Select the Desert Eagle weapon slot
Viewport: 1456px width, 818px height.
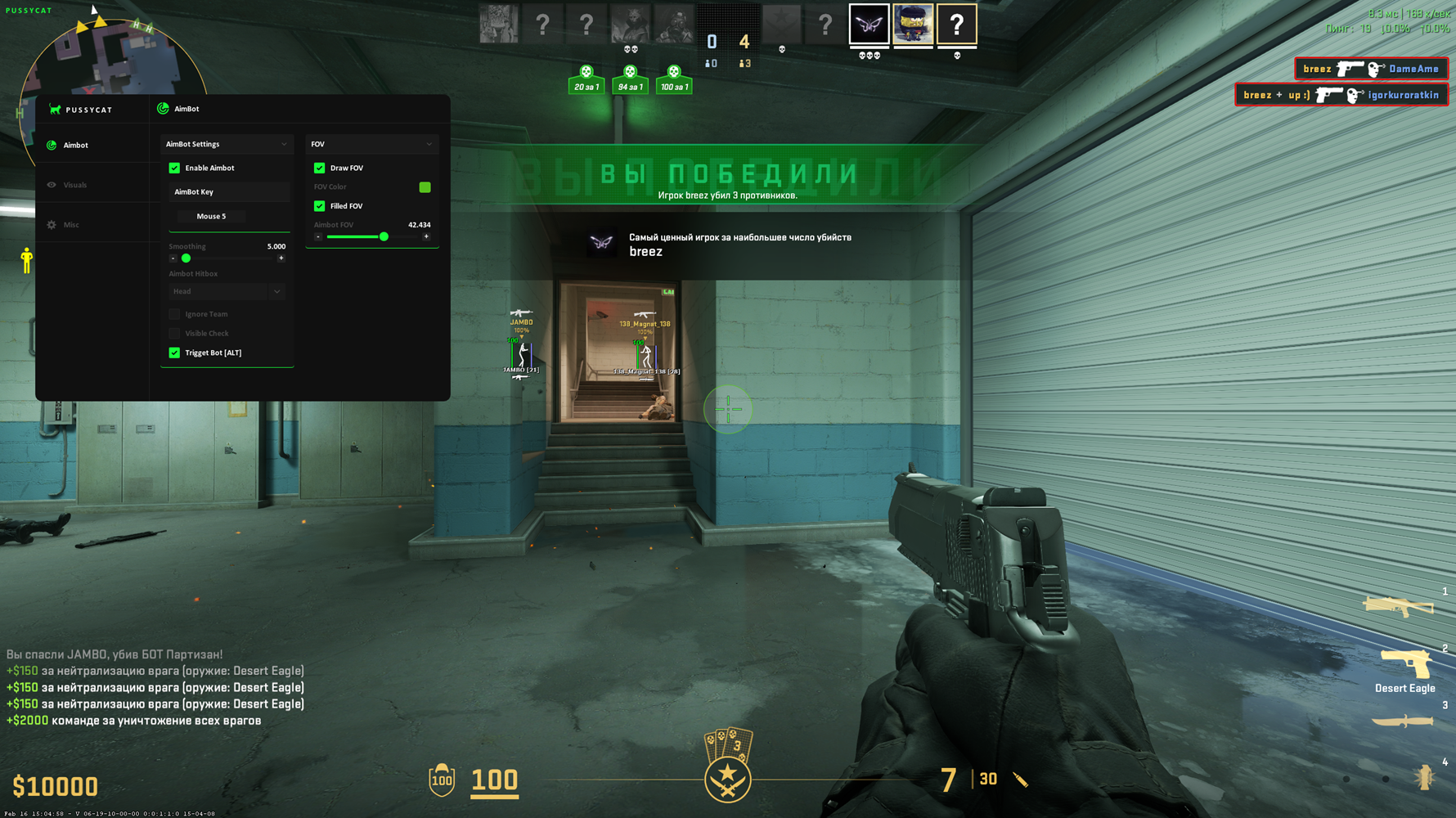click(1404, 665)
